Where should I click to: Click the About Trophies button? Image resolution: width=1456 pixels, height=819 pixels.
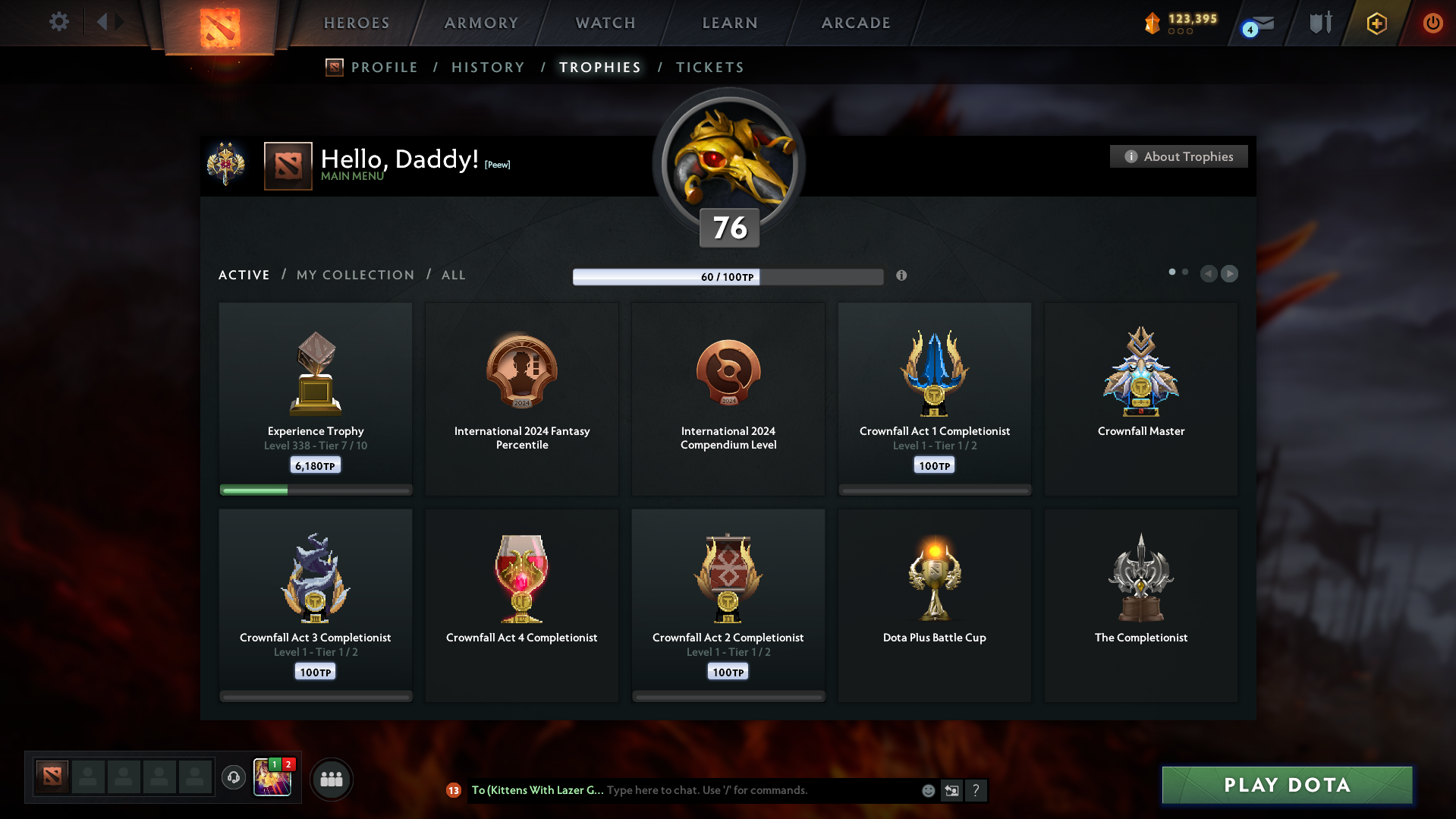coord(1178,156)
